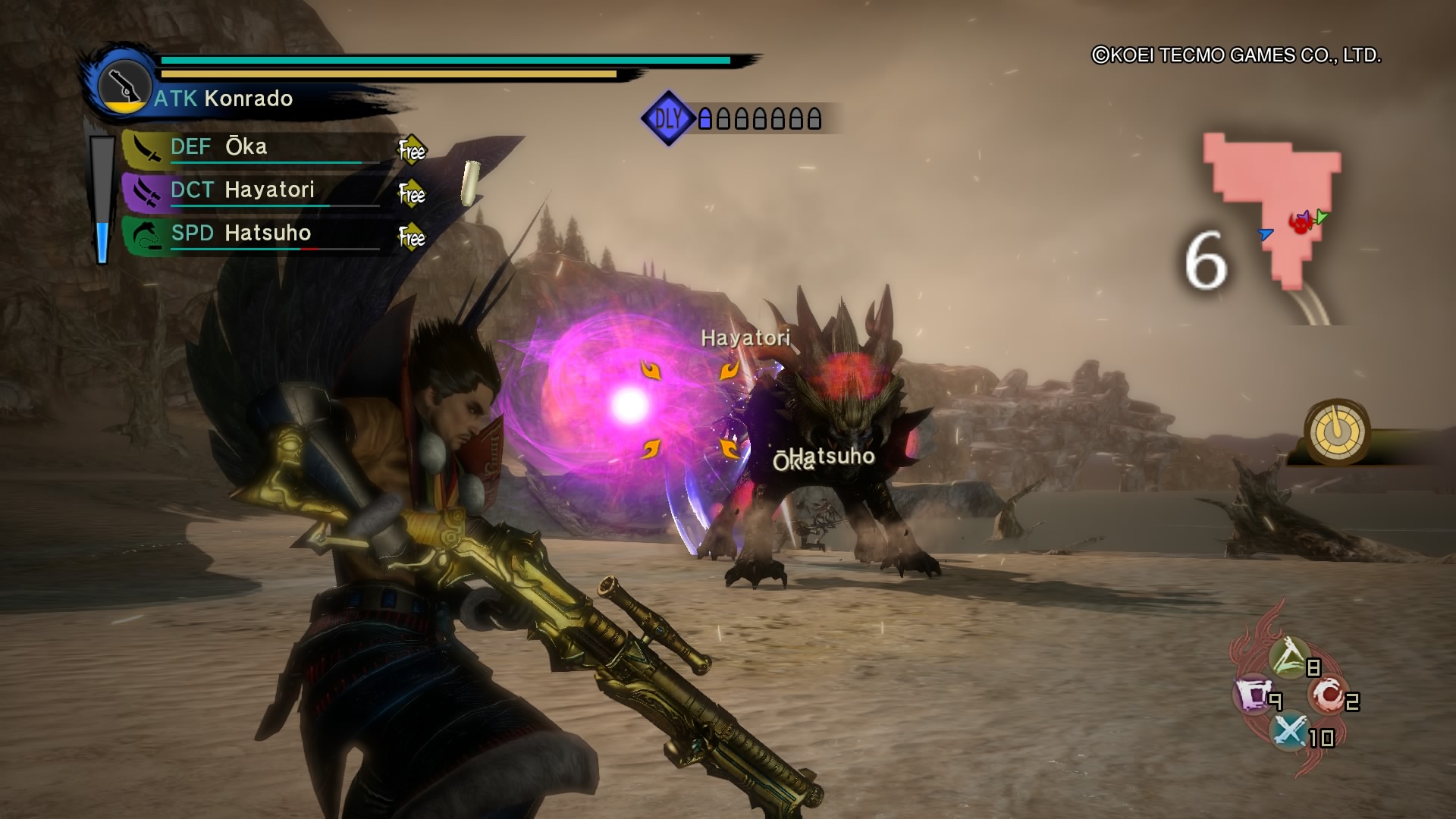Click the golden clock timer icon
Screen dimensions: 1456x819
[1337, 431]
